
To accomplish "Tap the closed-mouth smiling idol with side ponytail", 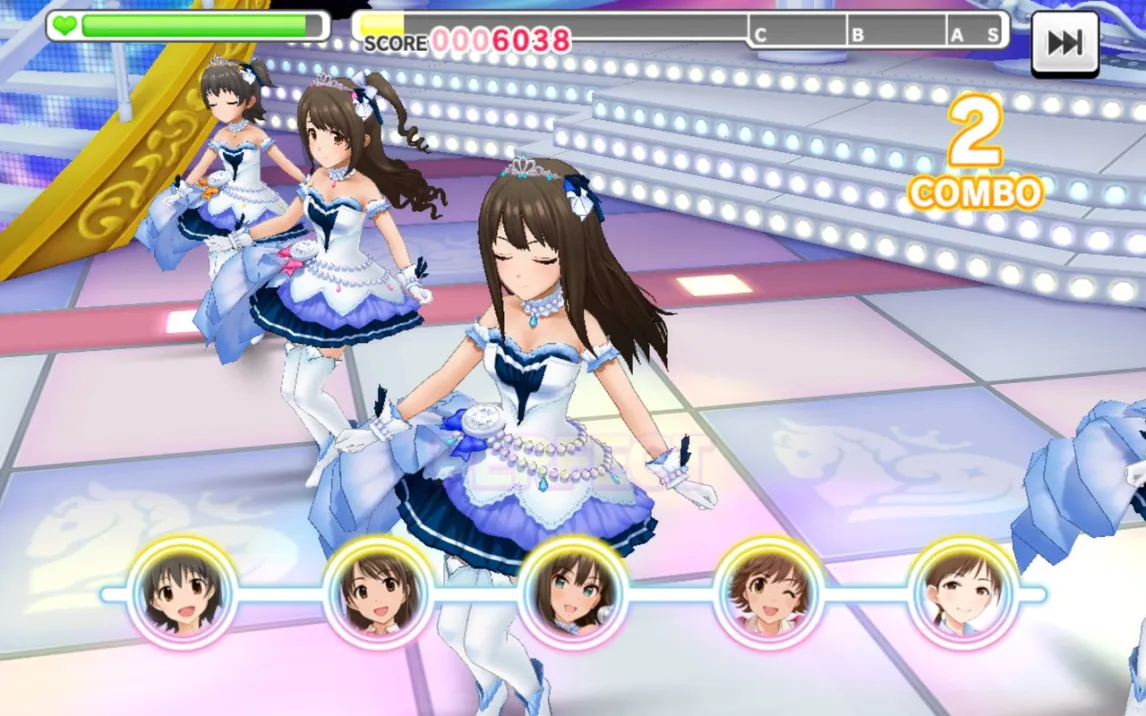I will tap(963, 592).
